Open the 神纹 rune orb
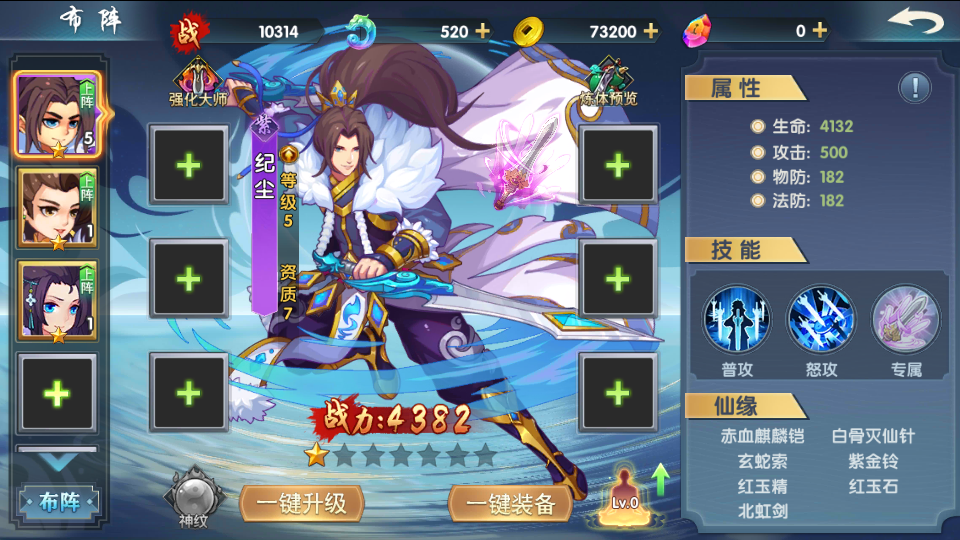 [193, 498]
